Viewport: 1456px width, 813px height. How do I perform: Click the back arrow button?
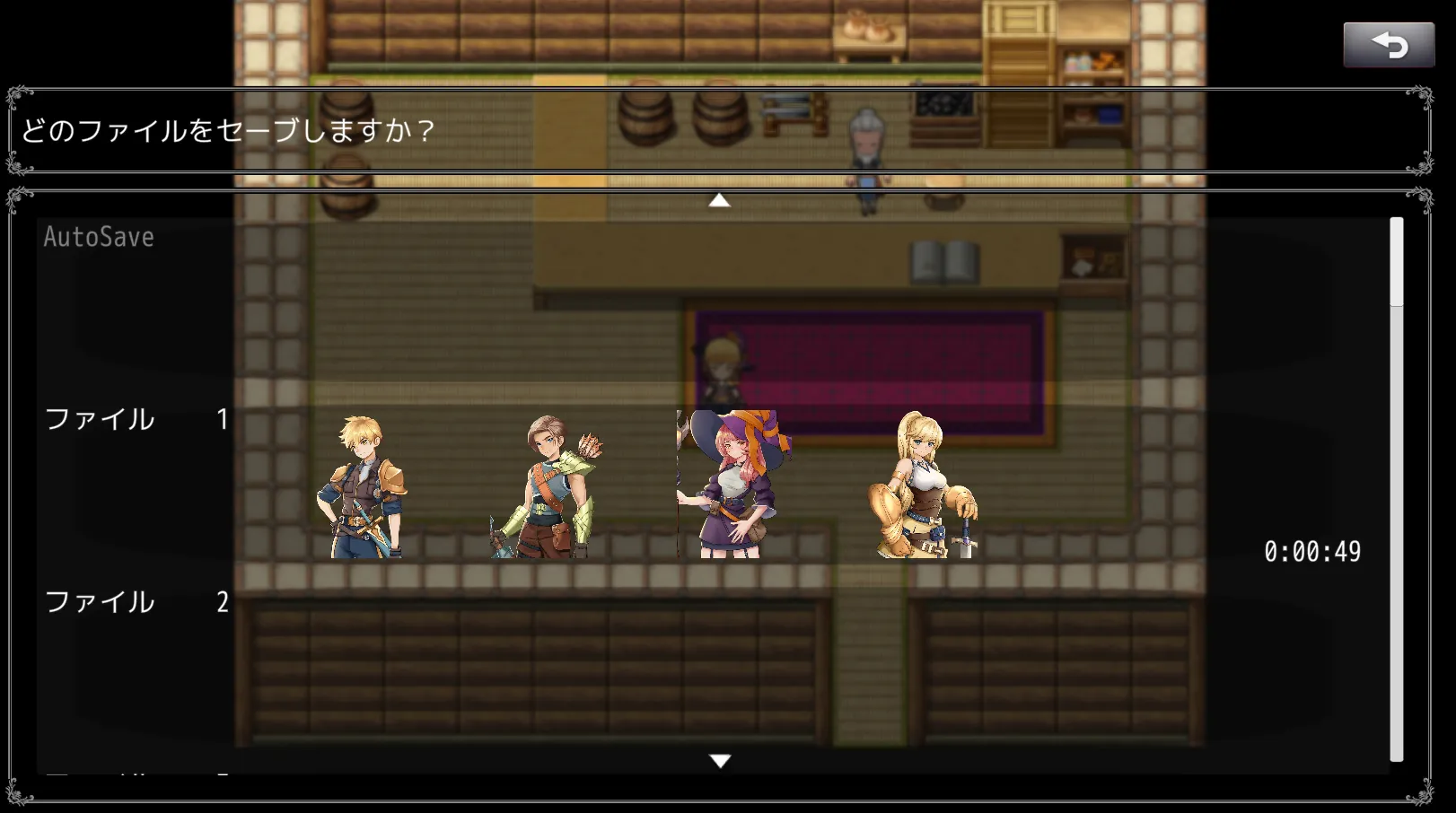(1388, 45)
